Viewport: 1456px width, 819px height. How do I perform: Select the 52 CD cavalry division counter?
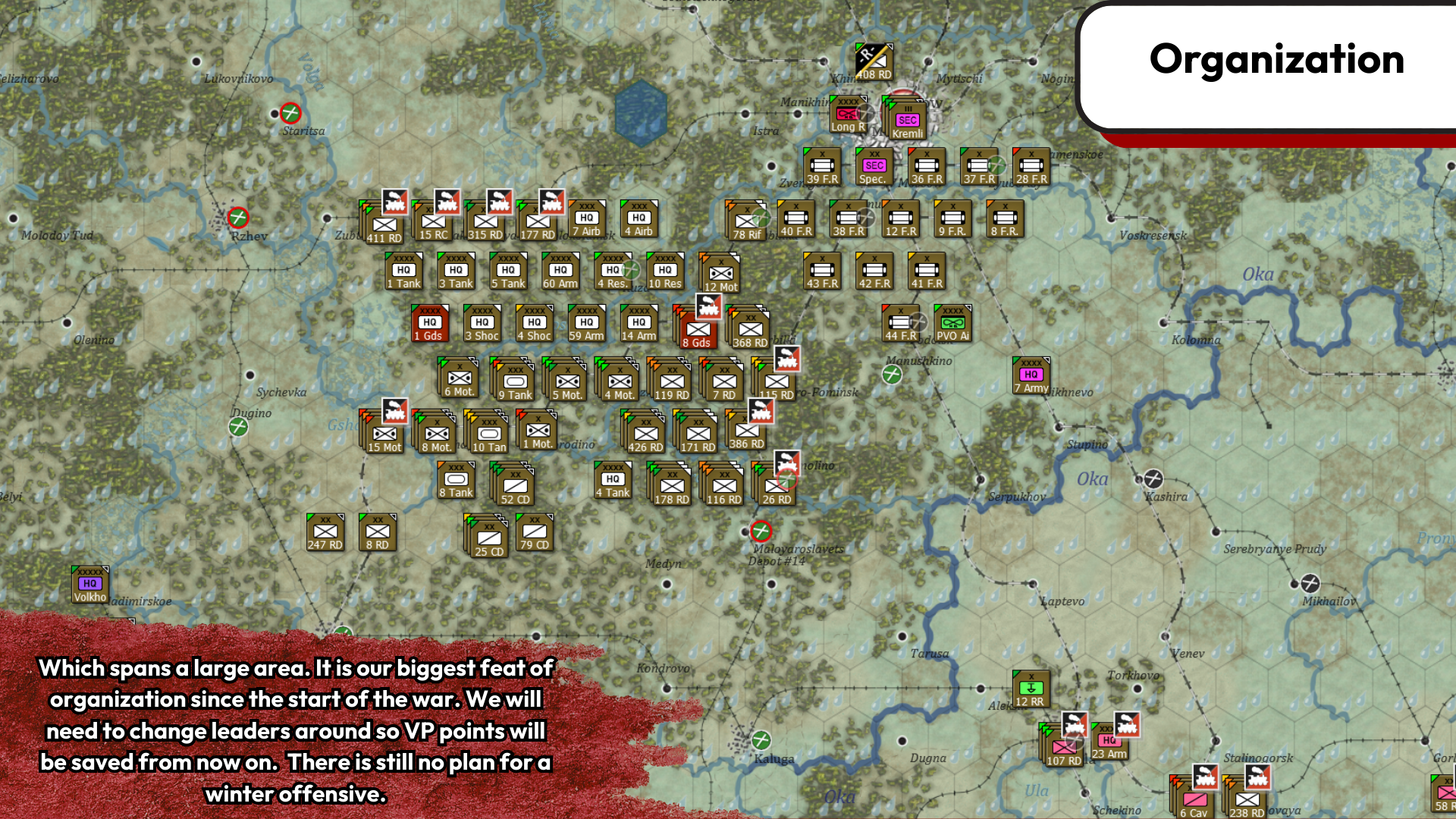(515, 483)
